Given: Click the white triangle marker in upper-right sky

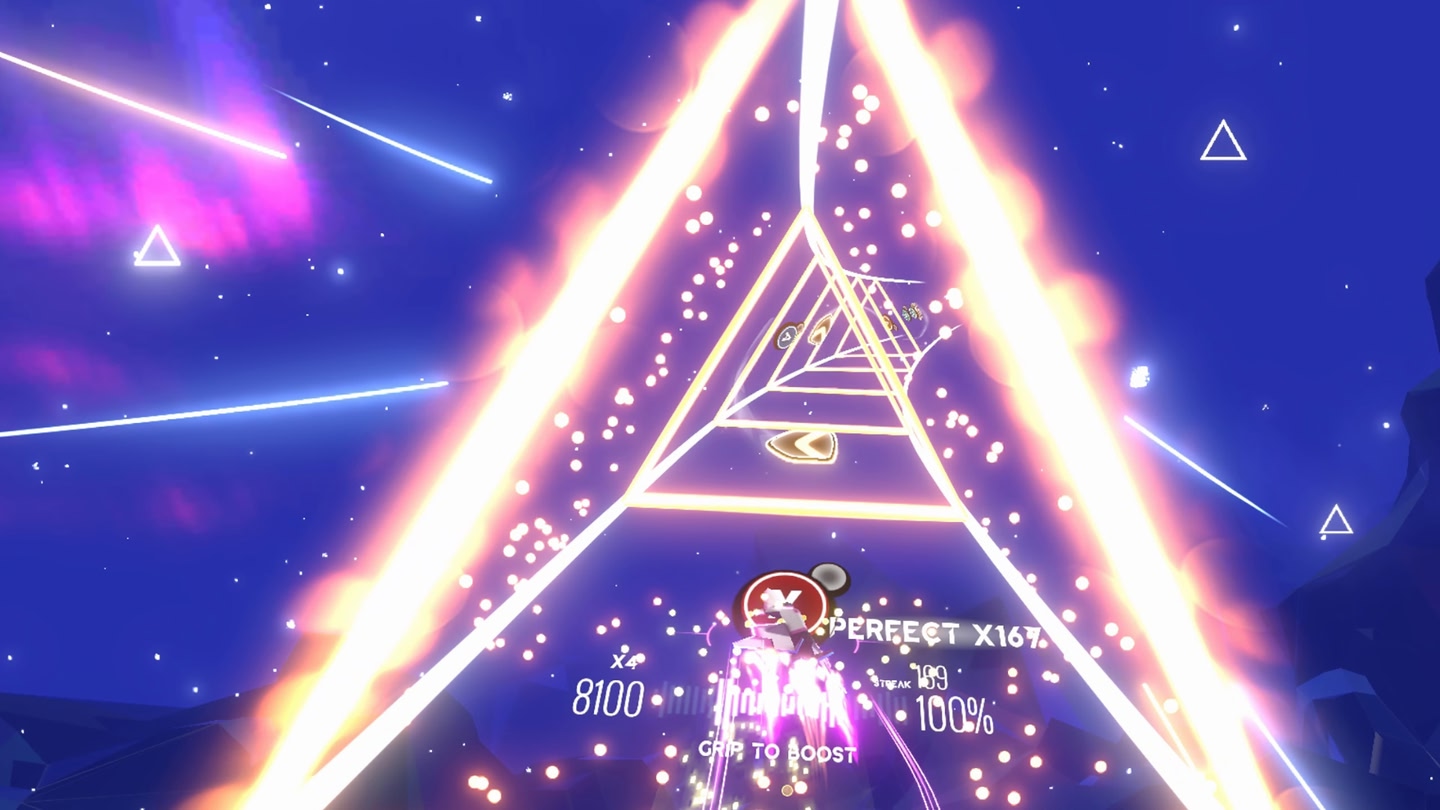Looking at the screenshot, I should point(1222,138).
